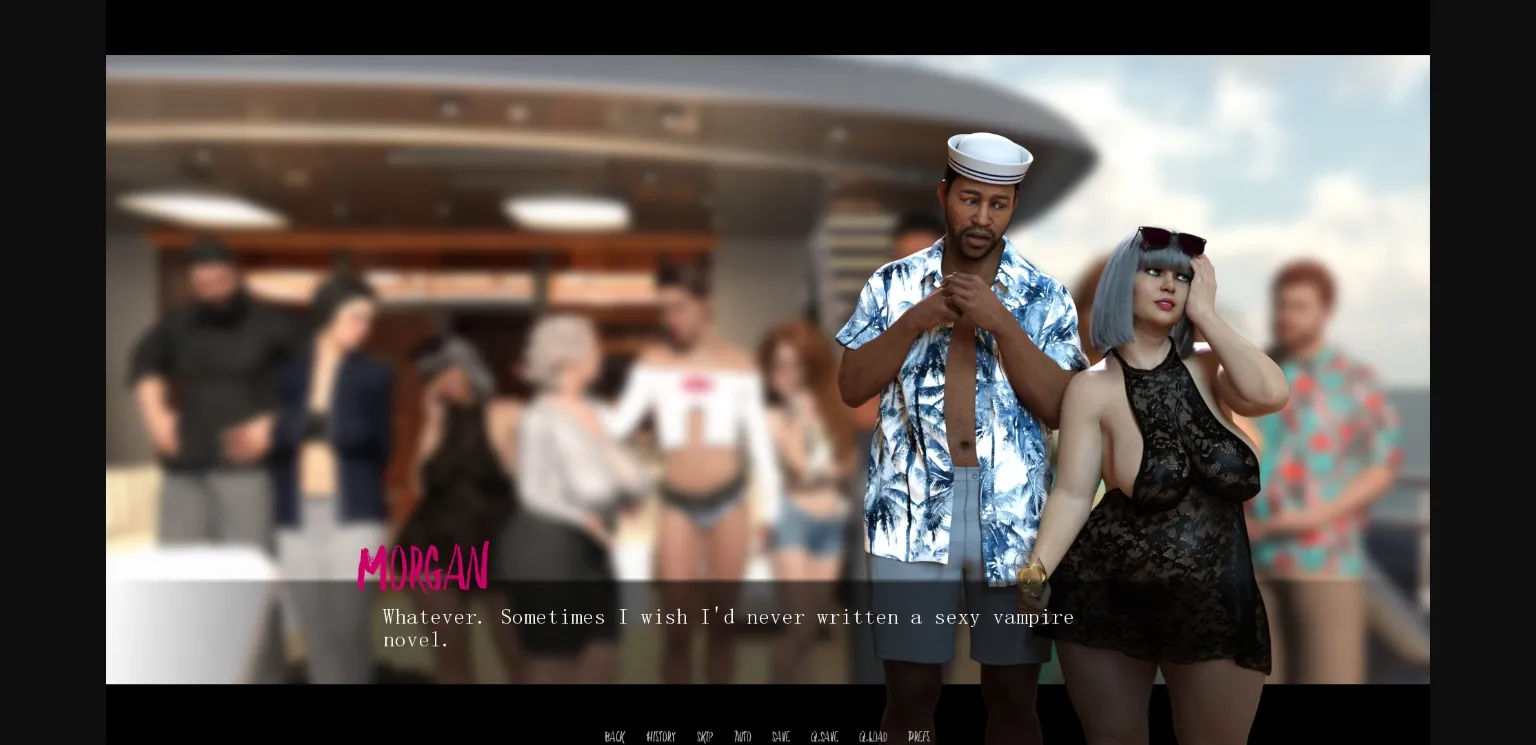Select Skip from the quick menu bar

[x=703, y=737]
